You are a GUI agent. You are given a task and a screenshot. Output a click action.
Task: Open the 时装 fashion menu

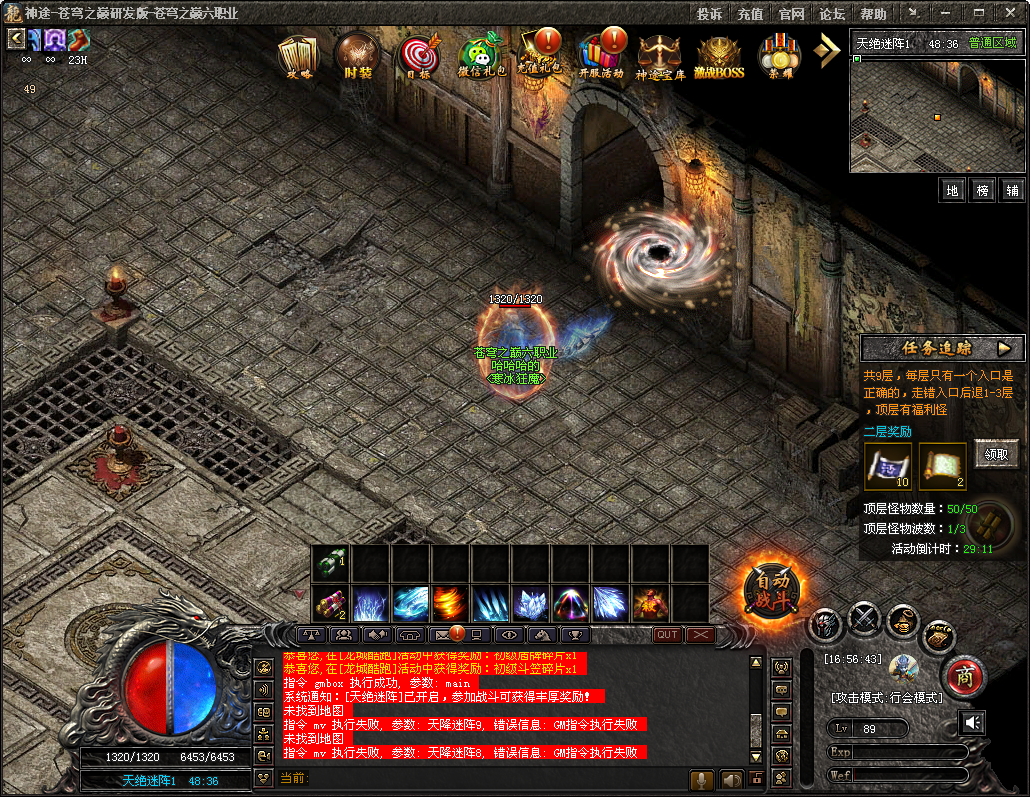356,55
